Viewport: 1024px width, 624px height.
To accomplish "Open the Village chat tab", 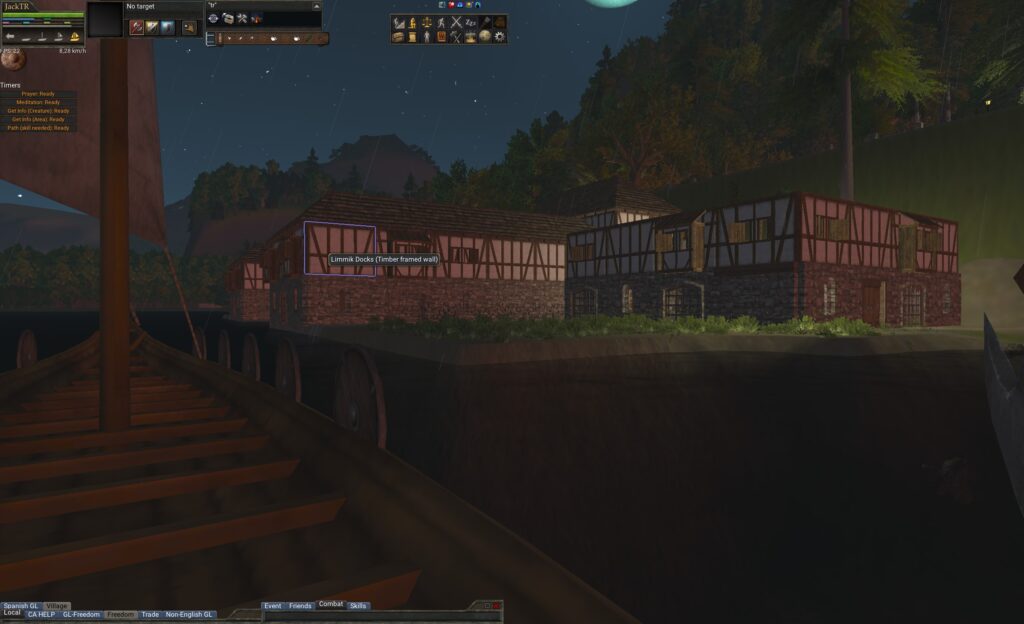I will tap(57, 606).
